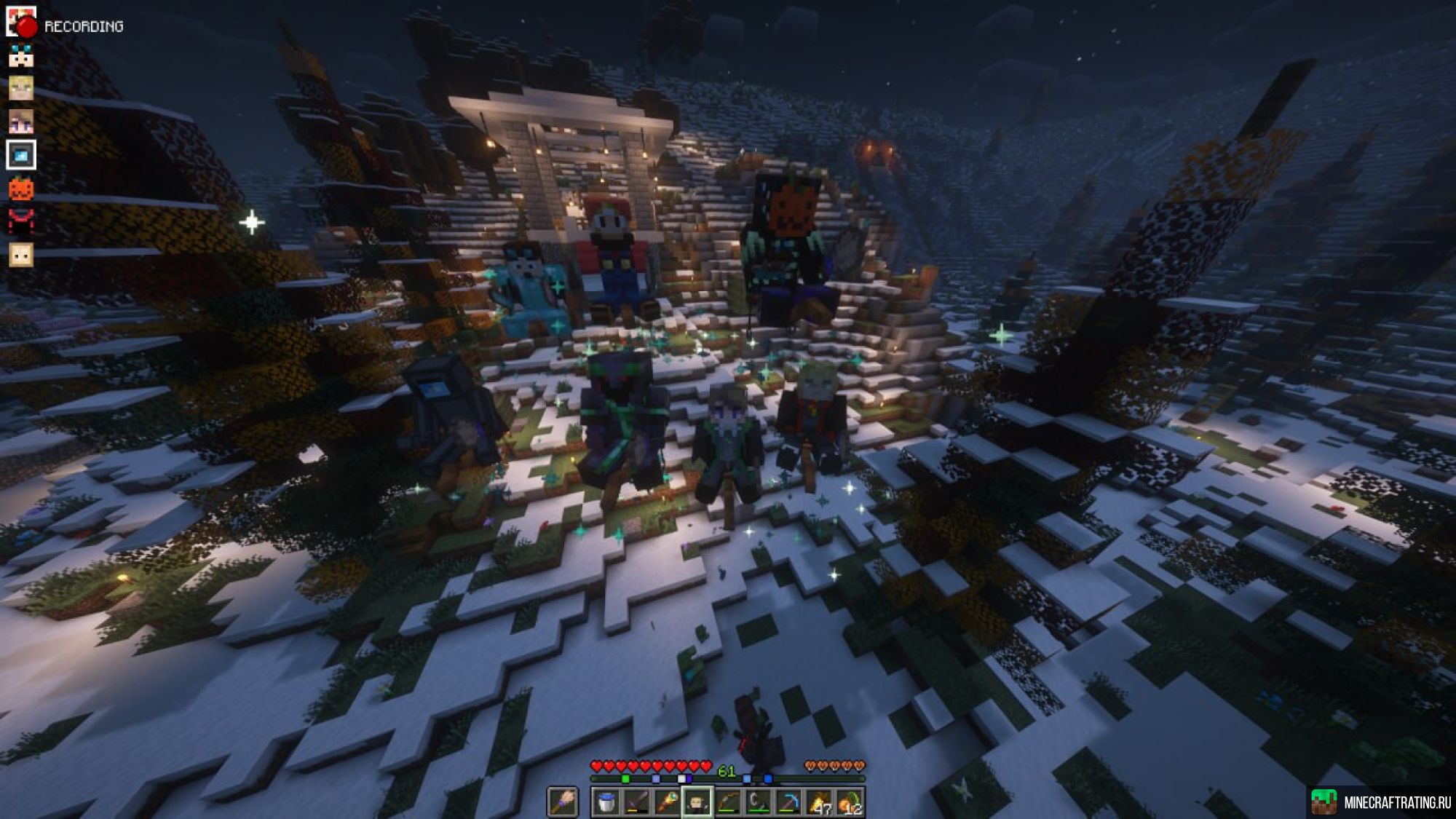Select the player head hotbar slot
1456x819 pixels.
click(x=697, y=802)
